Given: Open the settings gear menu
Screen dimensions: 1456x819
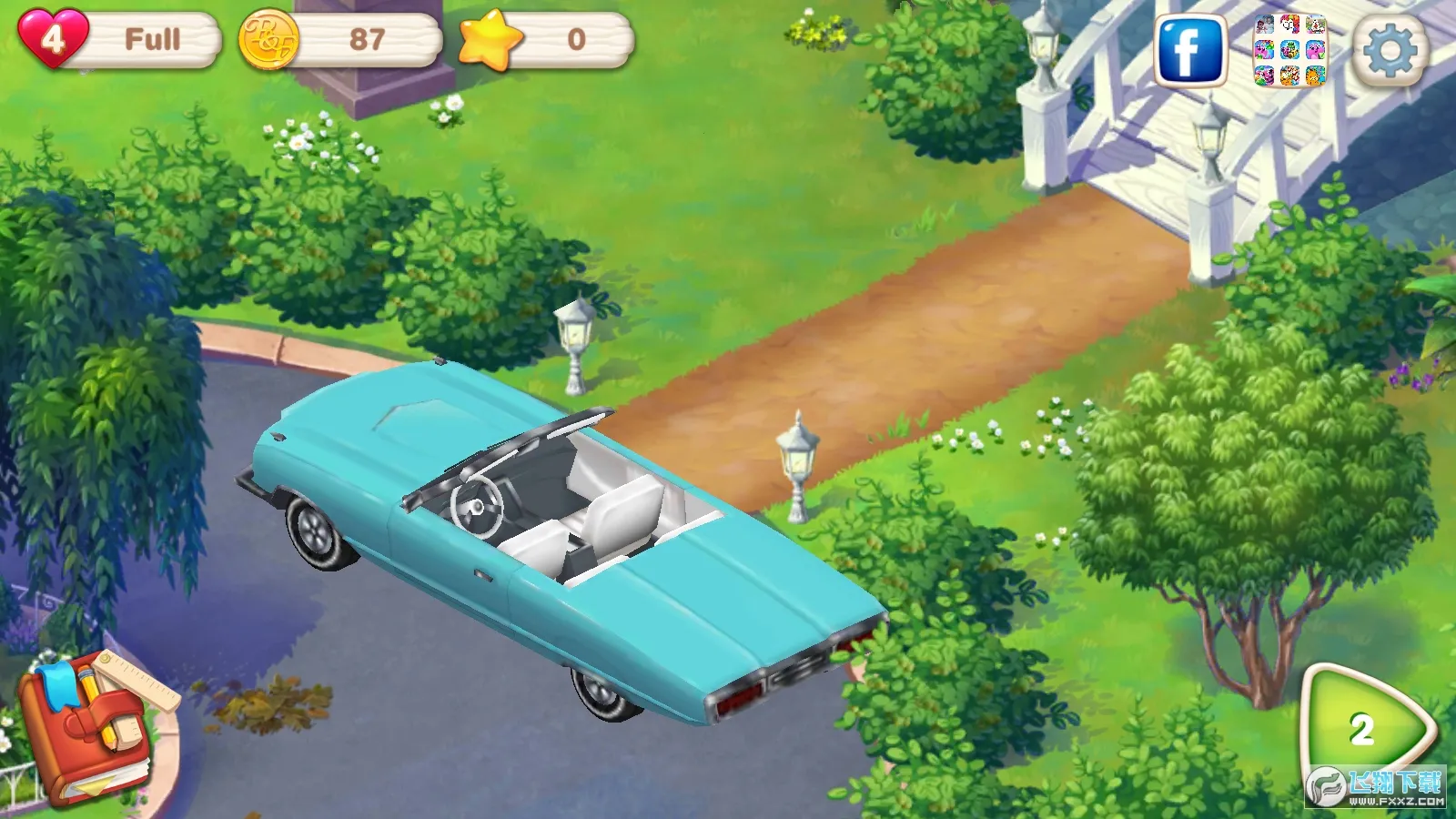Looking at the screenshot, I should tap(1389, 51).
